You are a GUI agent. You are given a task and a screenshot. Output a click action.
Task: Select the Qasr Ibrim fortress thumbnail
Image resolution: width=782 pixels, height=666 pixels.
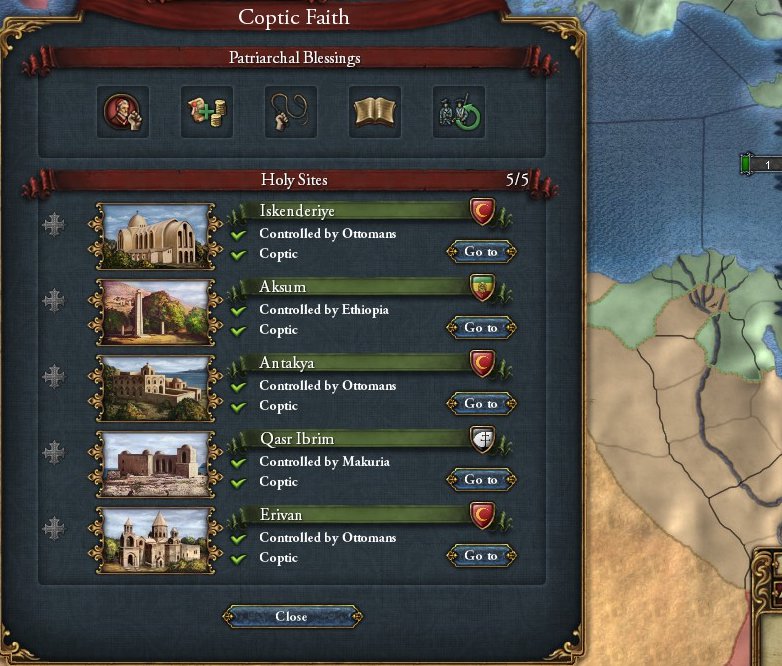pyautogui.click(x=155, y=466)
